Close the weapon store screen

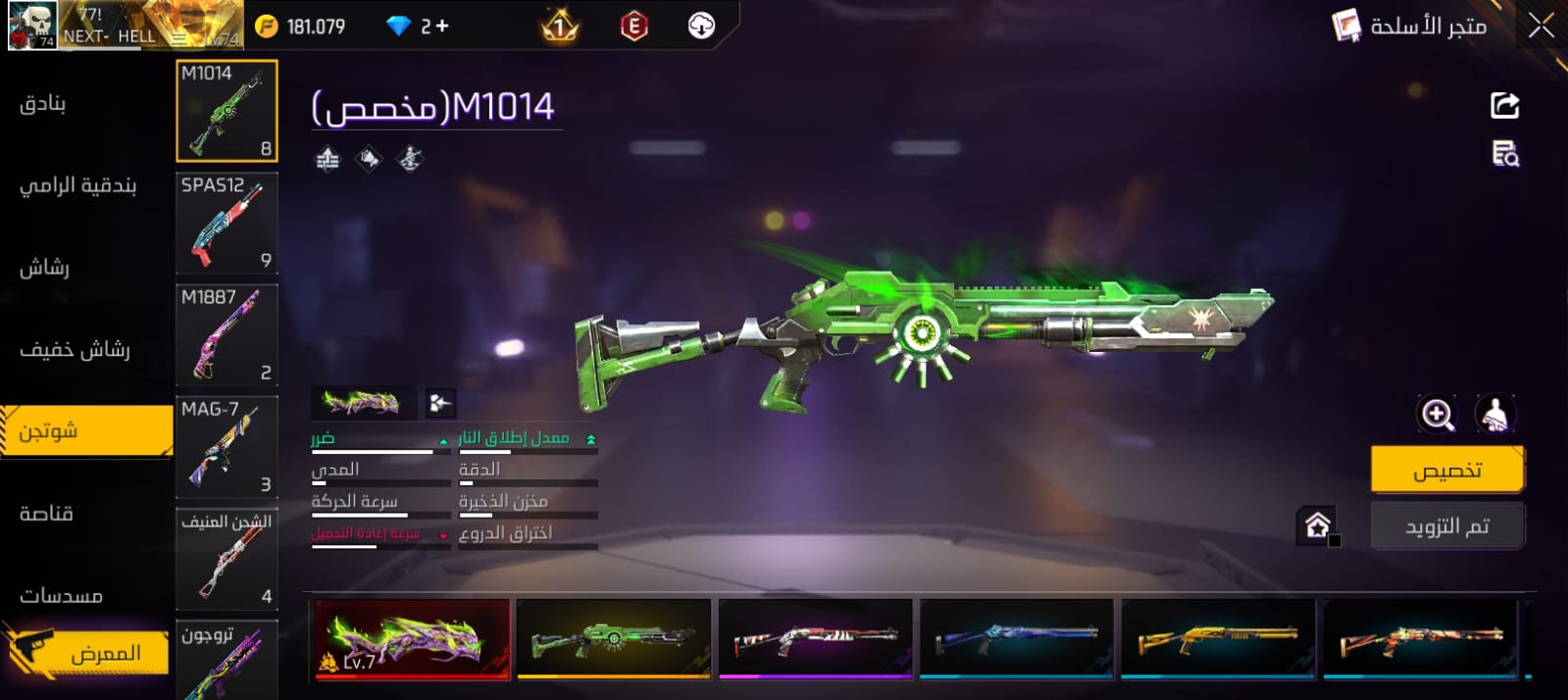[x=1541, y=26]
